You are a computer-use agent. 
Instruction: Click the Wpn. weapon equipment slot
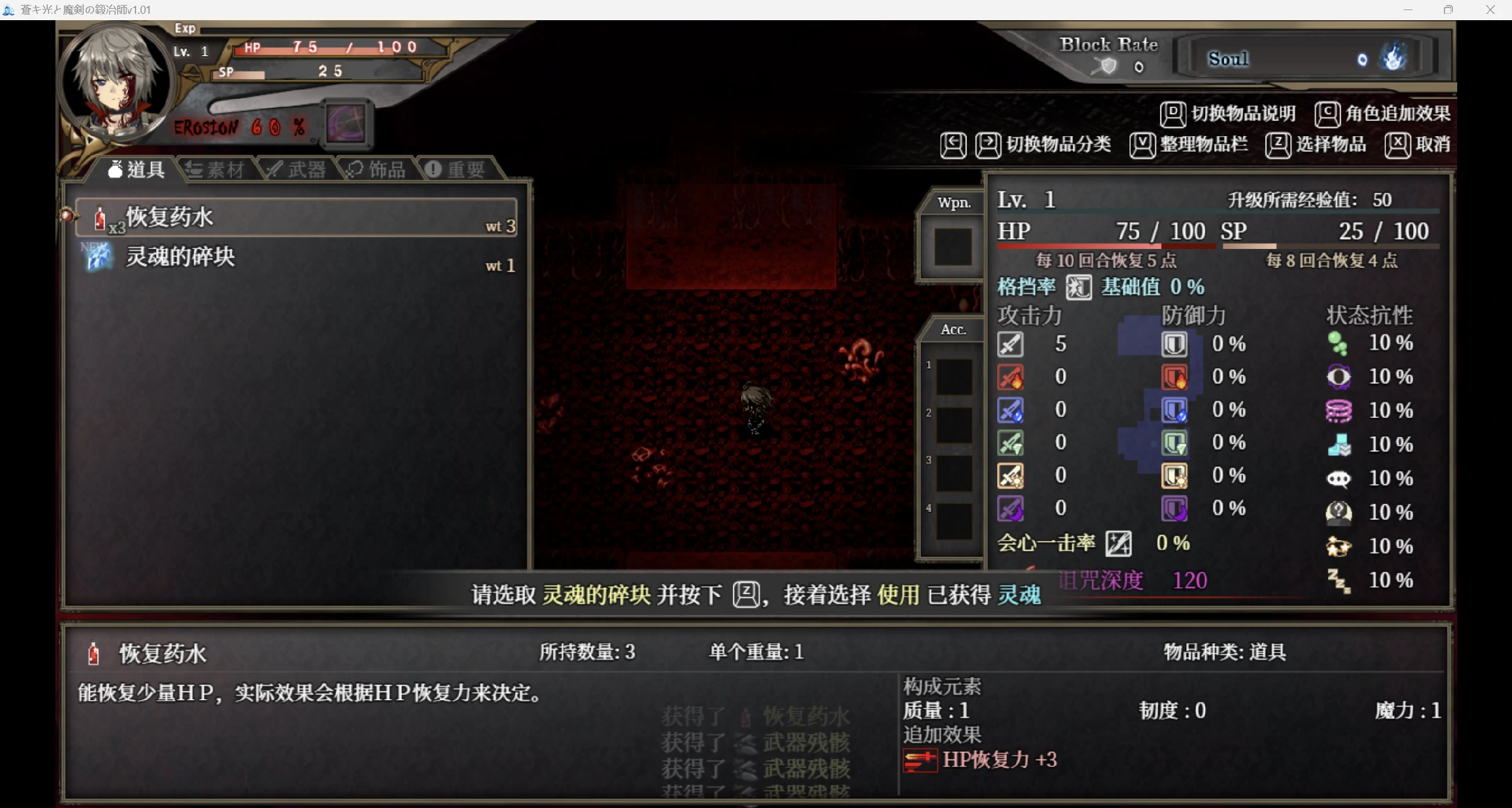coord(953,246)
